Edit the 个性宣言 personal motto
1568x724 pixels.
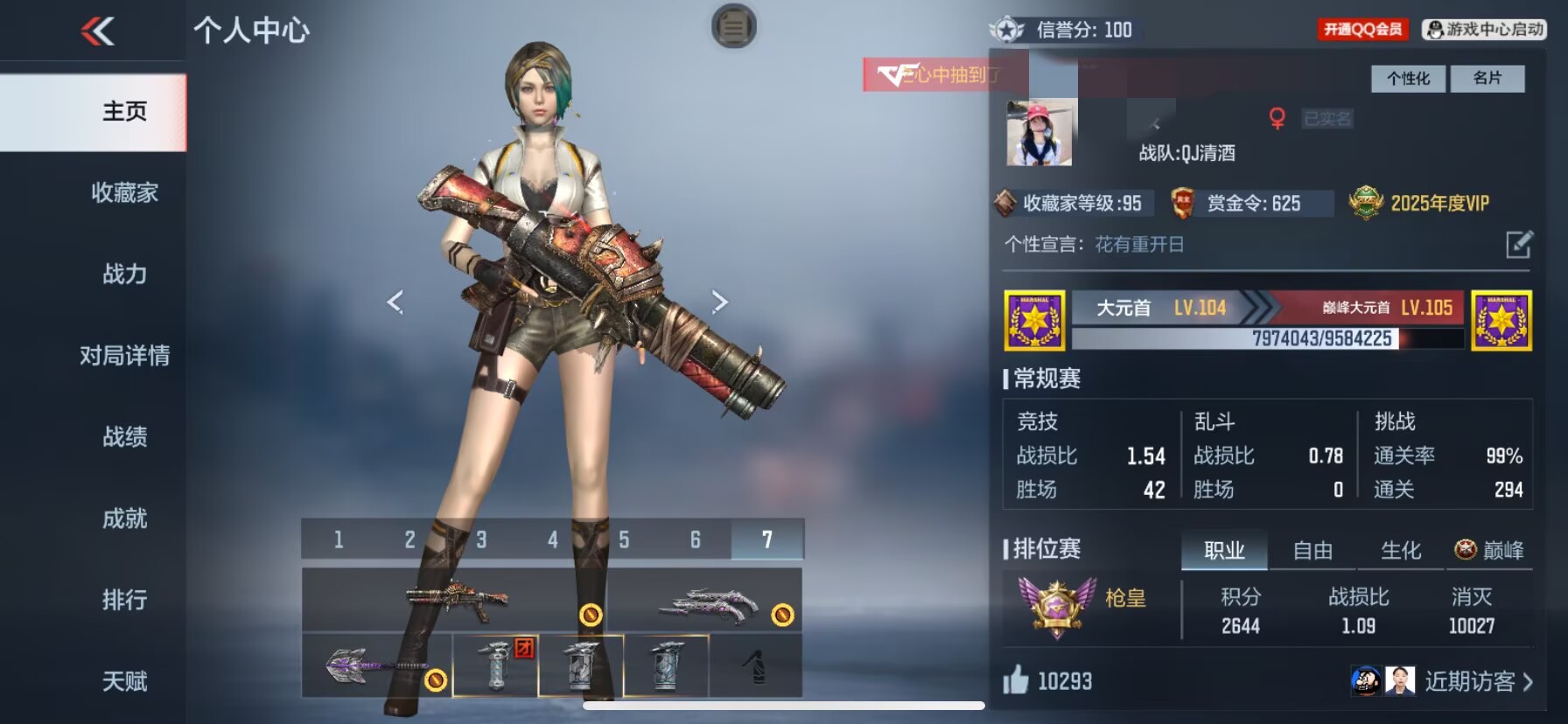tap(1519, 244)
